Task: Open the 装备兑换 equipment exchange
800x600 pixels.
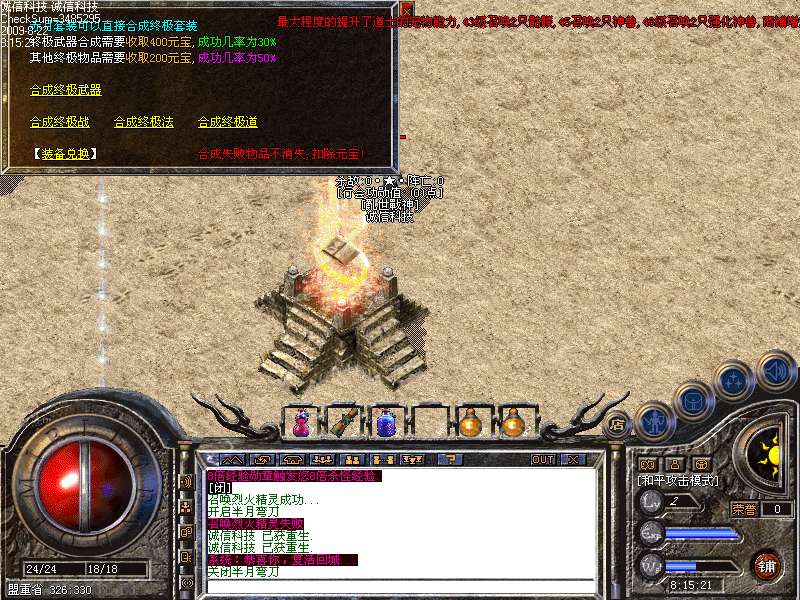Action: [x=66, y=154]
